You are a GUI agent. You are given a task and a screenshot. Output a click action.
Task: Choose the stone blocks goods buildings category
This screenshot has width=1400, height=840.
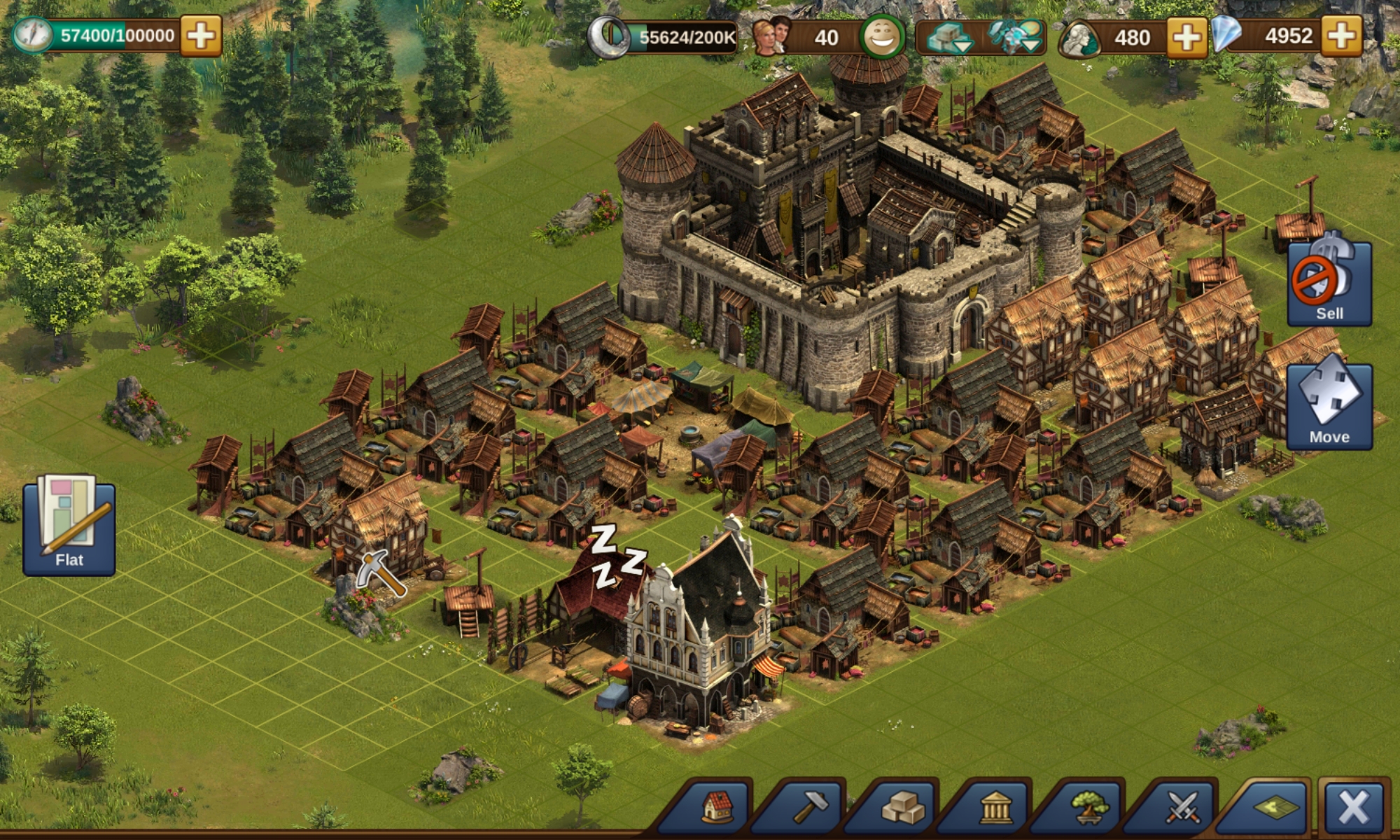[x=903, y=808]
